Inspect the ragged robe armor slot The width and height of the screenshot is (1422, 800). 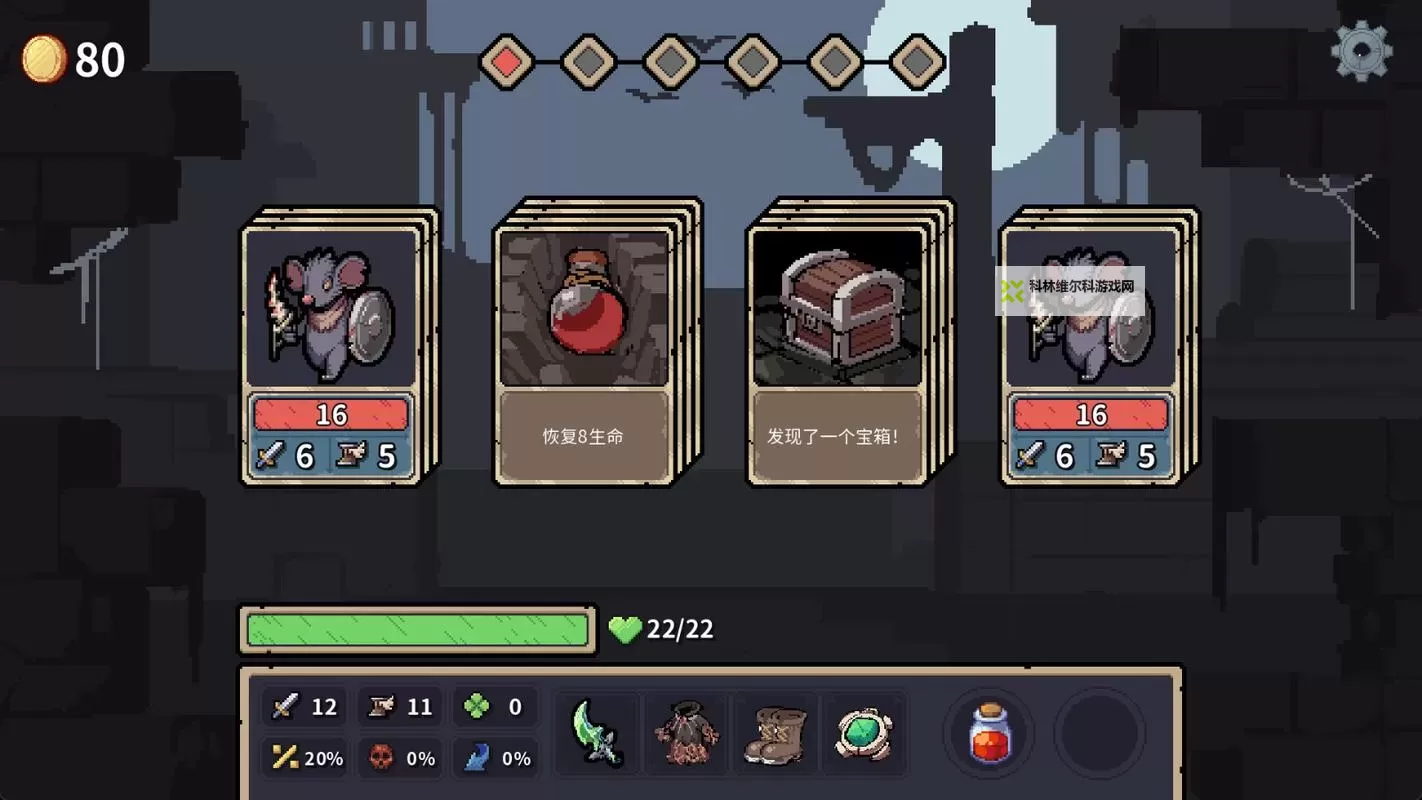687,733
